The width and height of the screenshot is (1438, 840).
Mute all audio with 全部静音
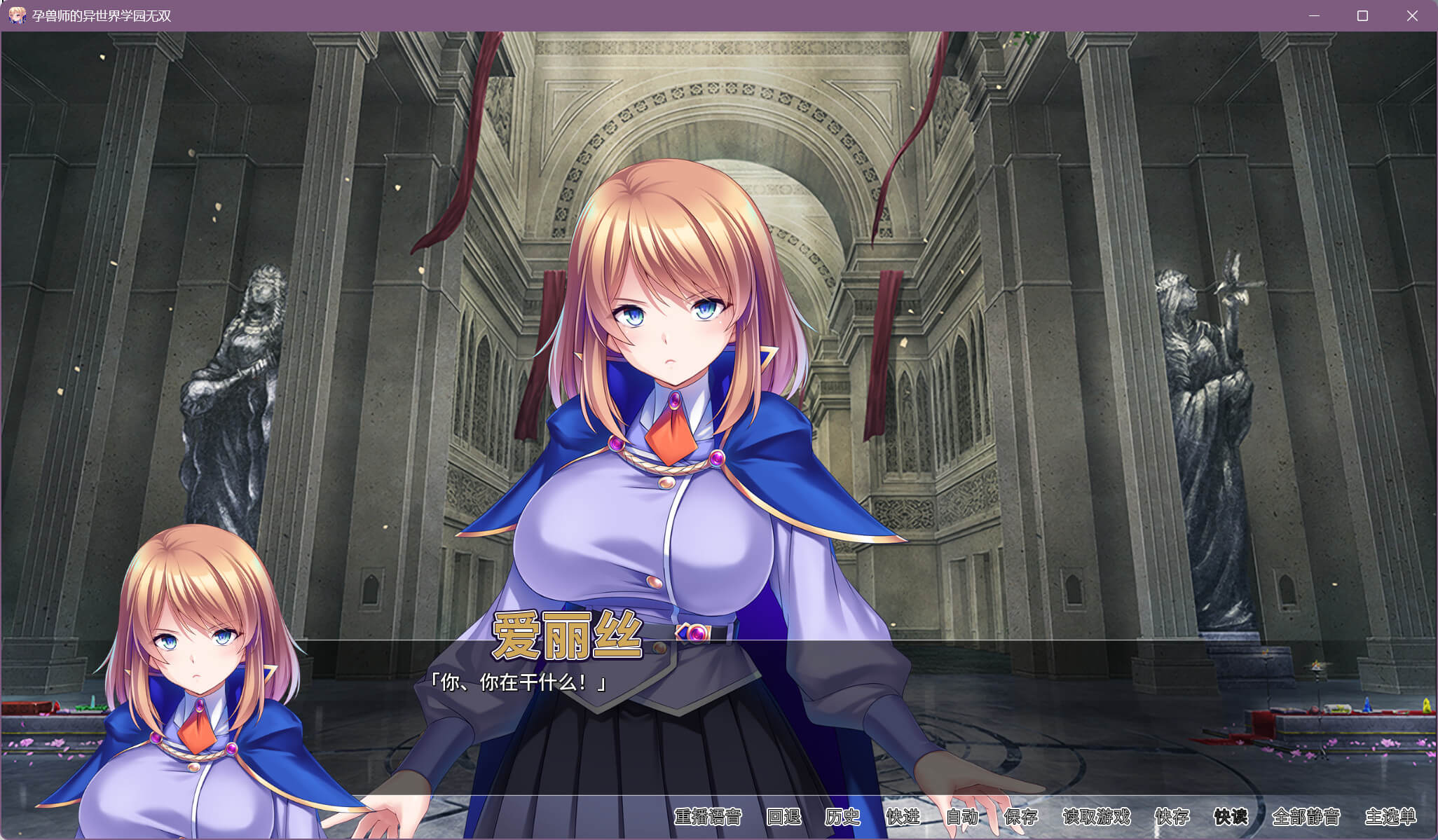click(x=1306, y=817)
